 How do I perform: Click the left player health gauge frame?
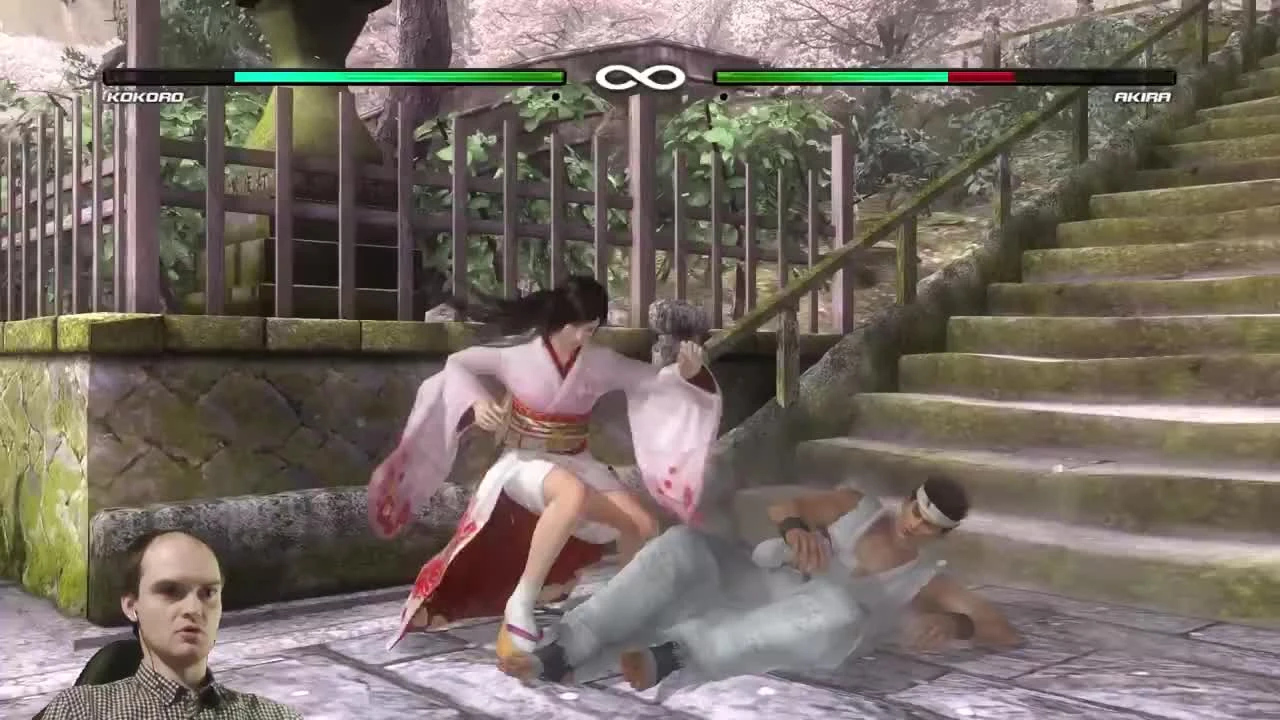point(335,77)
